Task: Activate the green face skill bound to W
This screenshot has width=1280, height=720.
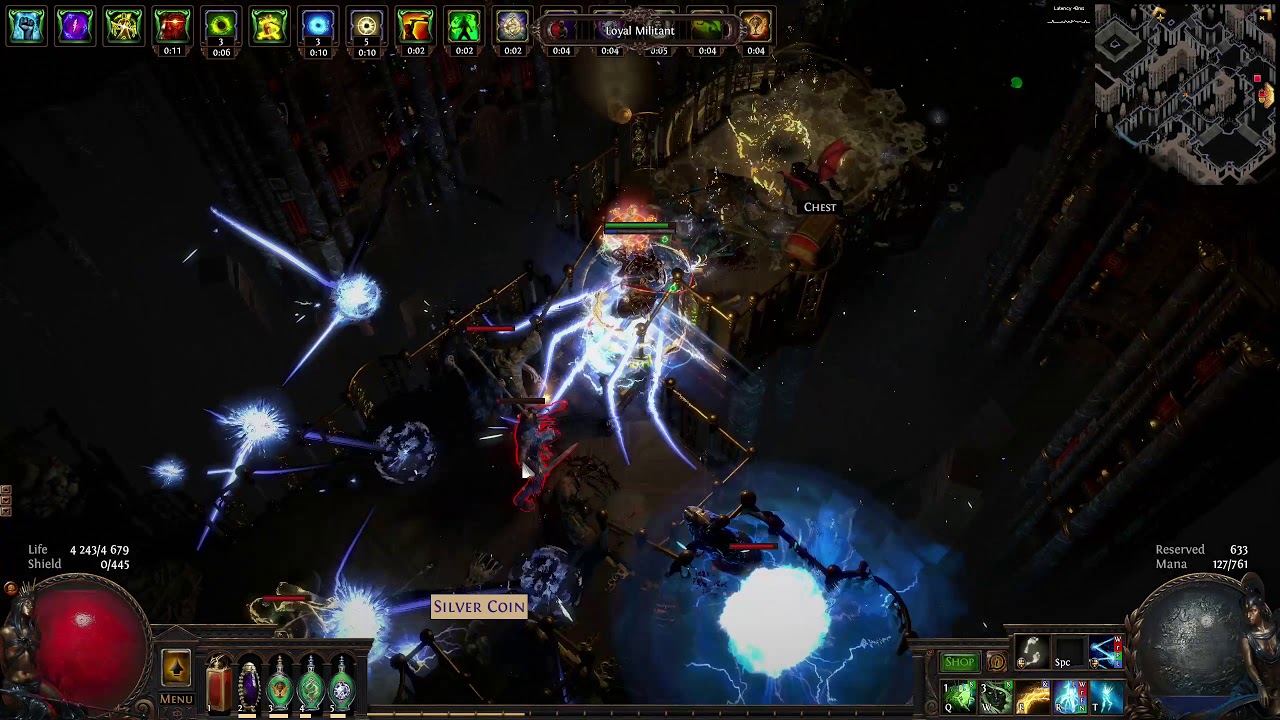Action: [996, 696]
